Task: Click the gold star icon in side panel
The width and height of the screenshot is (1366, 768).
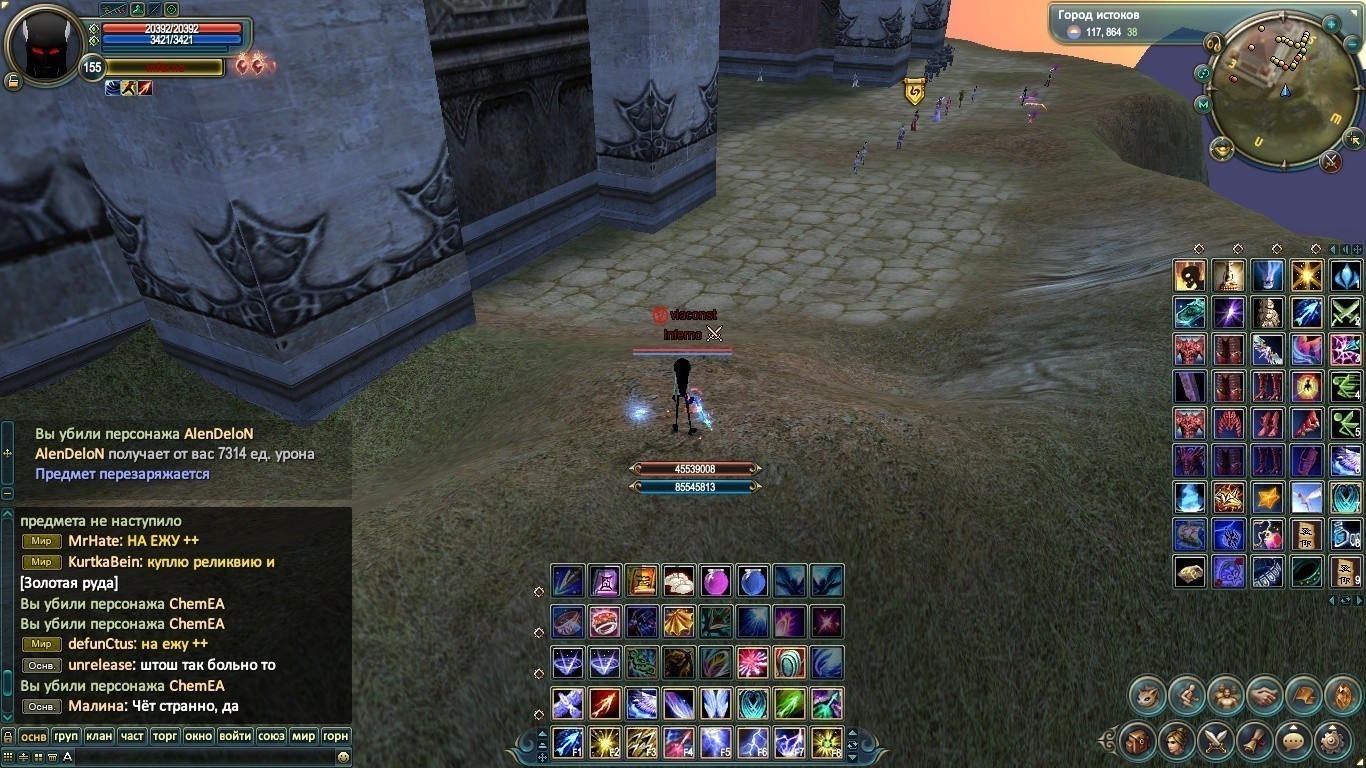Action: tap(1268, 497)
